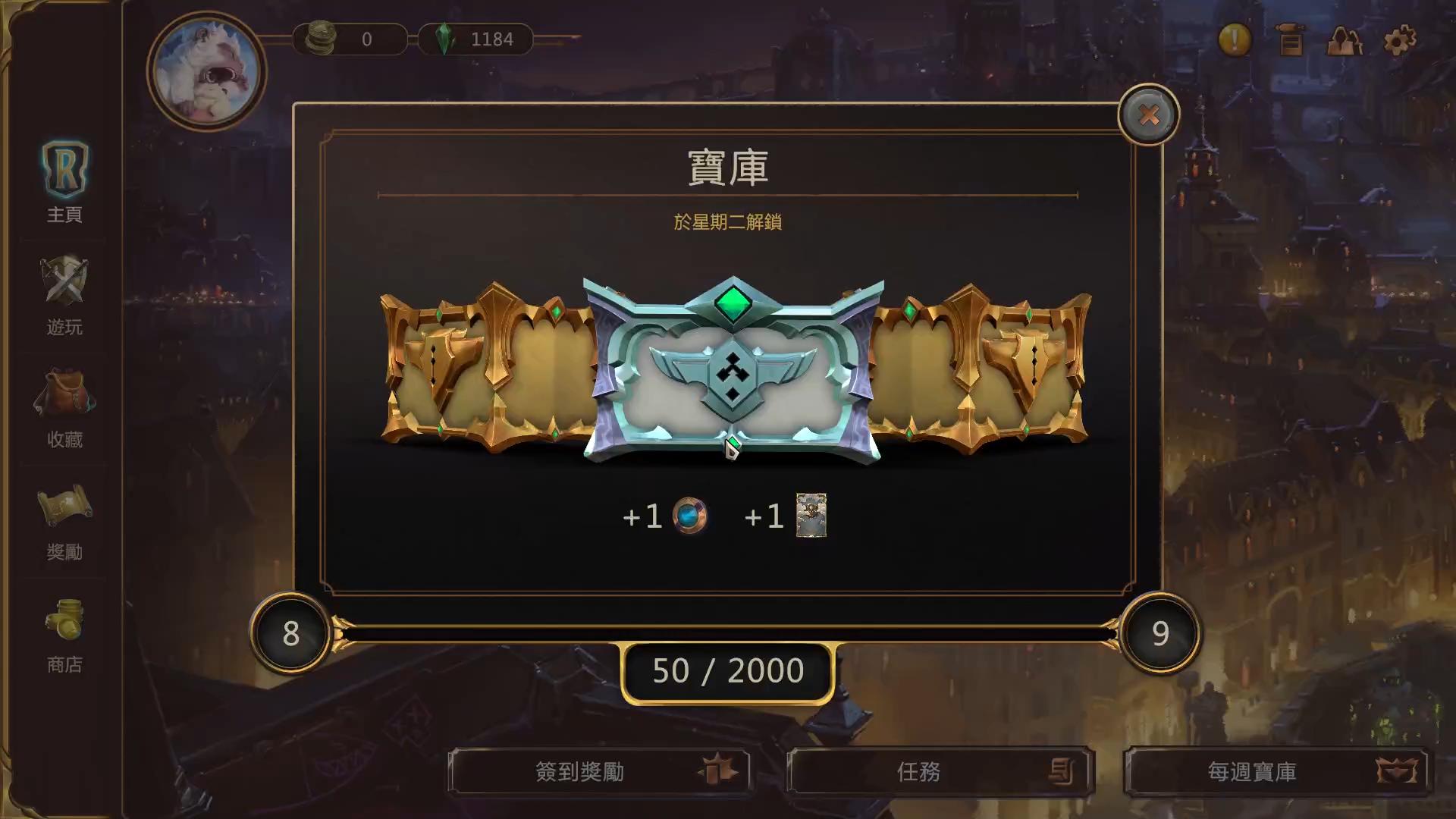1456x819 pixels.
Task: Click the 50/2000 vault progress bar
Action: [x=726, y=670]
